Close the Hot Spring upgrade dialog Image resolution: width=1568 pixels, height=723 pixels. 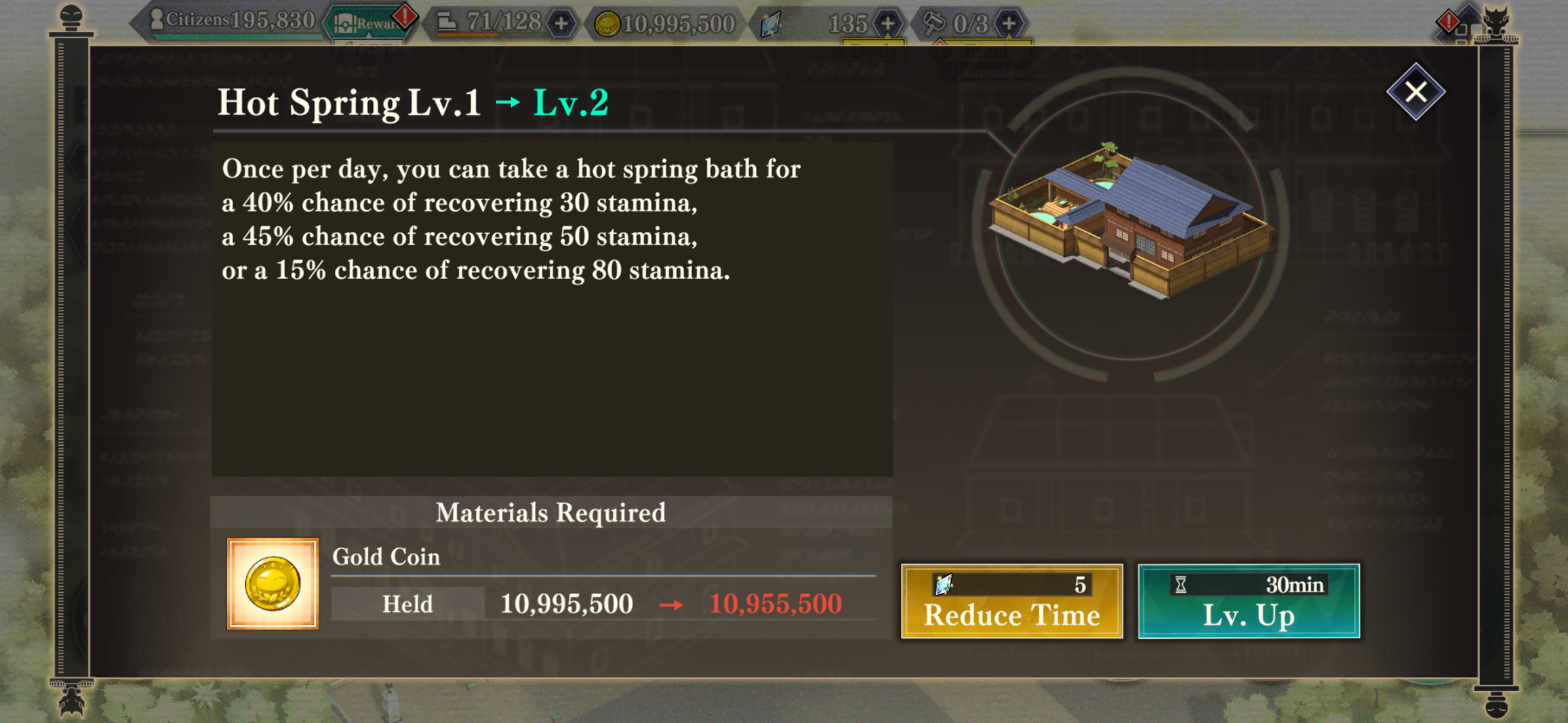coord(1415,92)
